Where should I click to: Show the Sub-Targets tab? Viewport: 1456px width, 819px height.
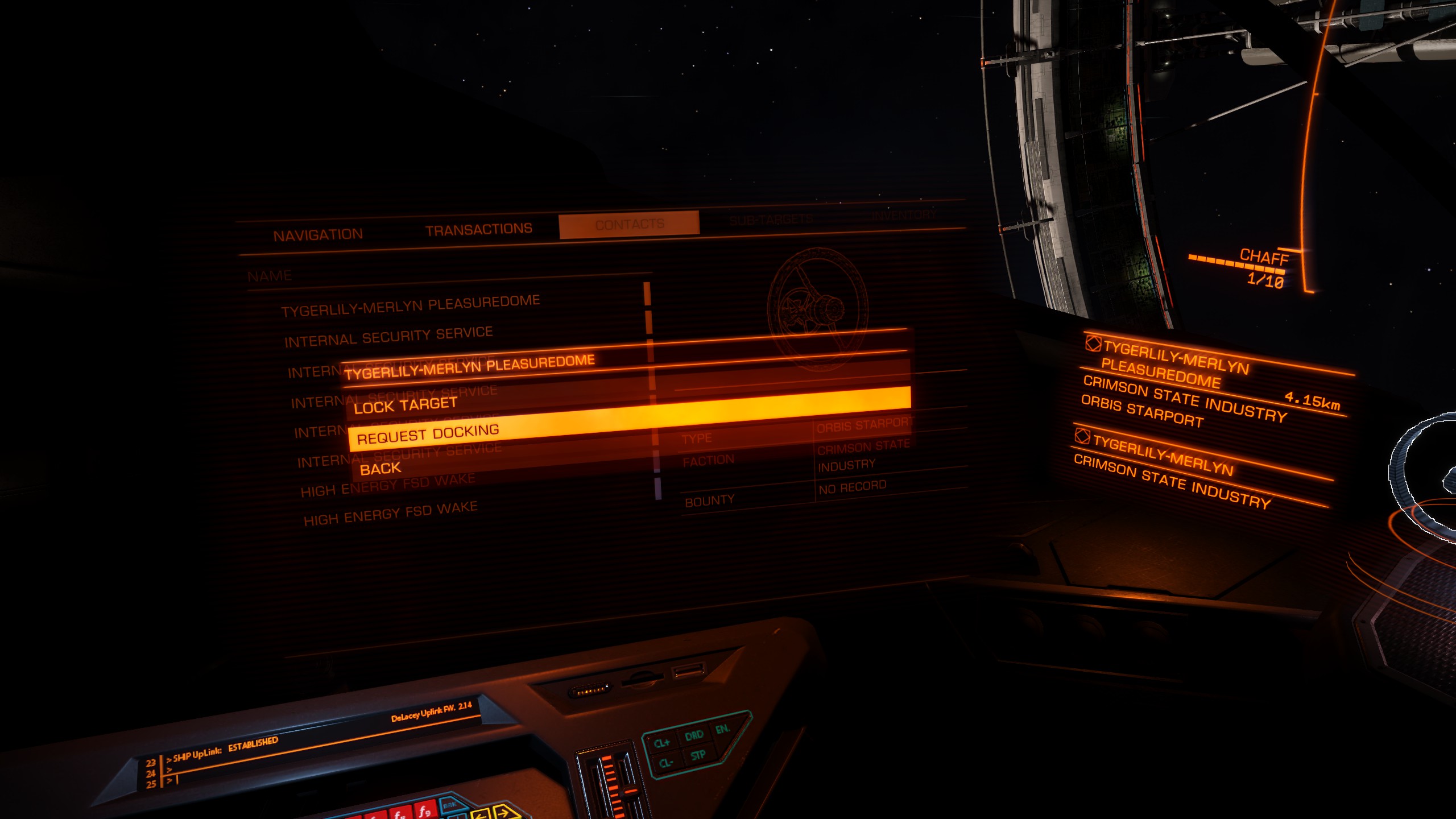pos(771,220)
